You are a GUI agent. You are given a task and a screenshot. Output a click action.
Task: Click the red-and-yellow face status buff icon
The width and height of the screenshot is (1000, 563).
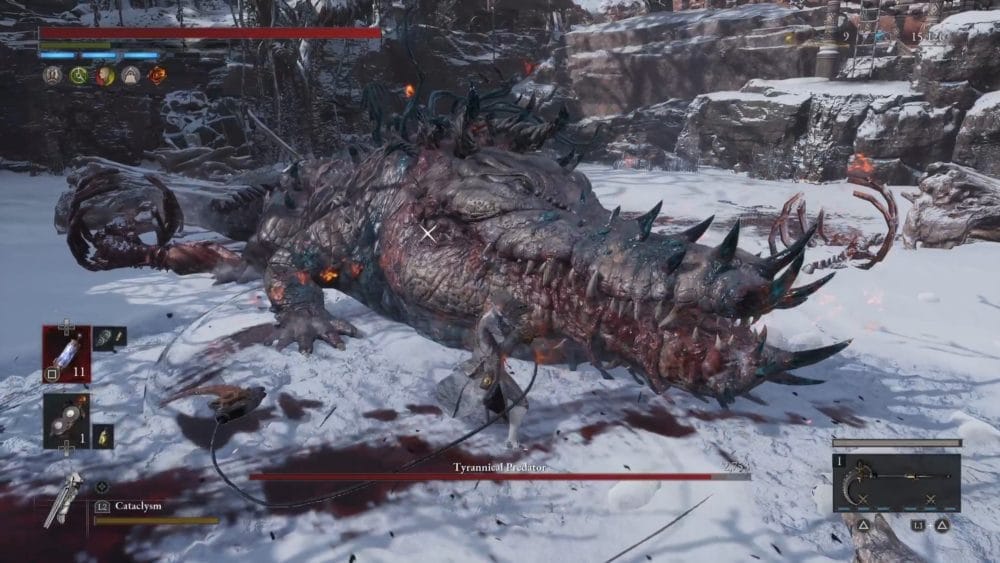point(105,75)
